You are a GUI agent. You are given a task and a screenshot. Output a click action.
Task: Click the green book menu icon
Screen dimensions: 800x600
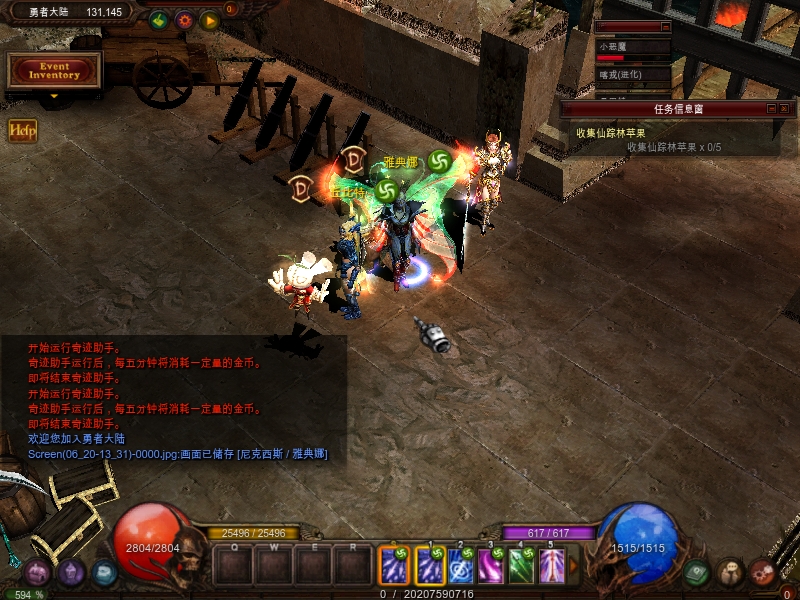697,572
